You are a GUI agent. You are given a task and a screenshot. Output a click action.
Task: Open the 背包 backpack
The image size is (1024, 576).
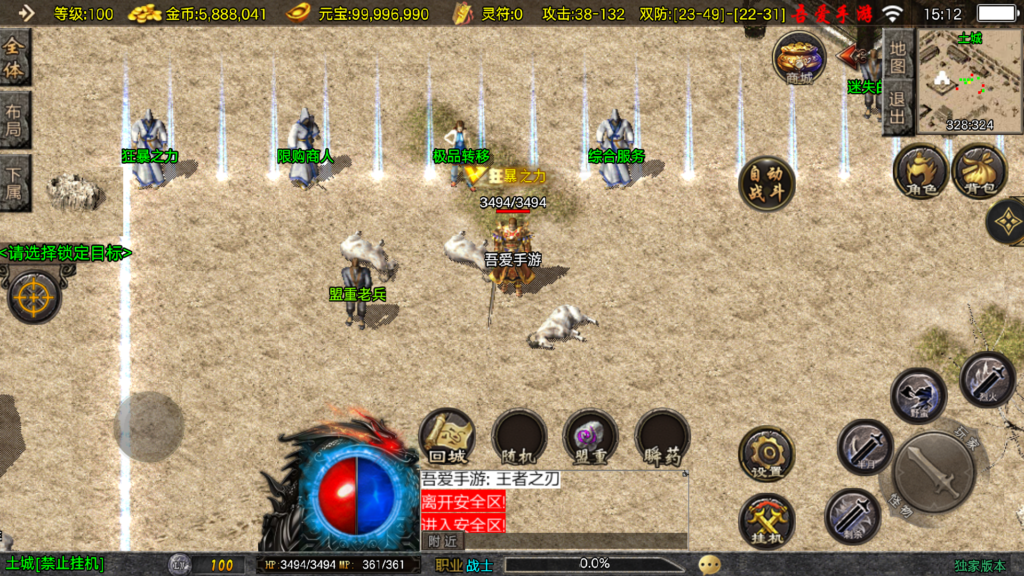(x=979, y=170)
